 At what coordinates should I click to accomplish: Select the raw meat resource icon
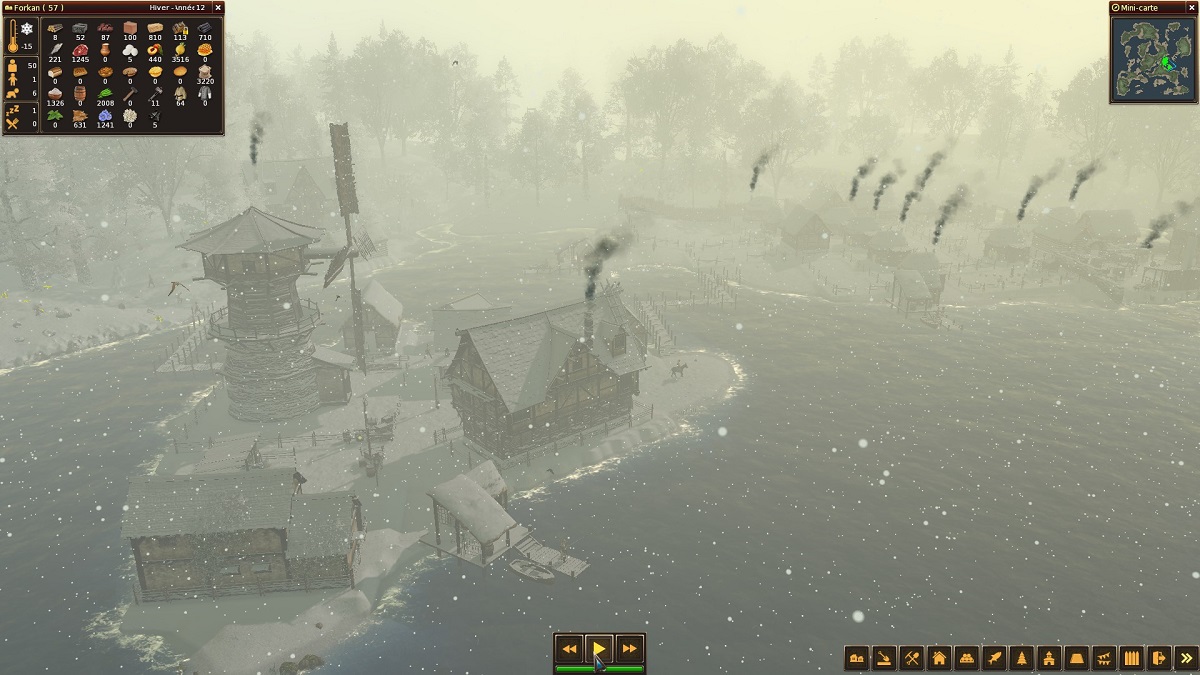80,50
